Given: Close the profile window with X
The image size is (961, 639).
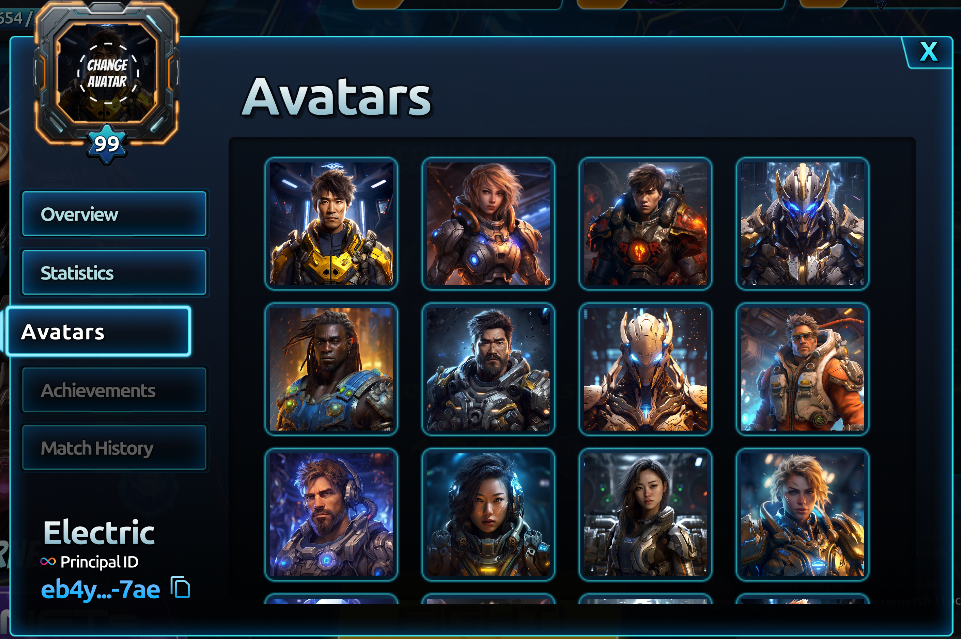Looking at the screenshot, I should pos(928,52).
